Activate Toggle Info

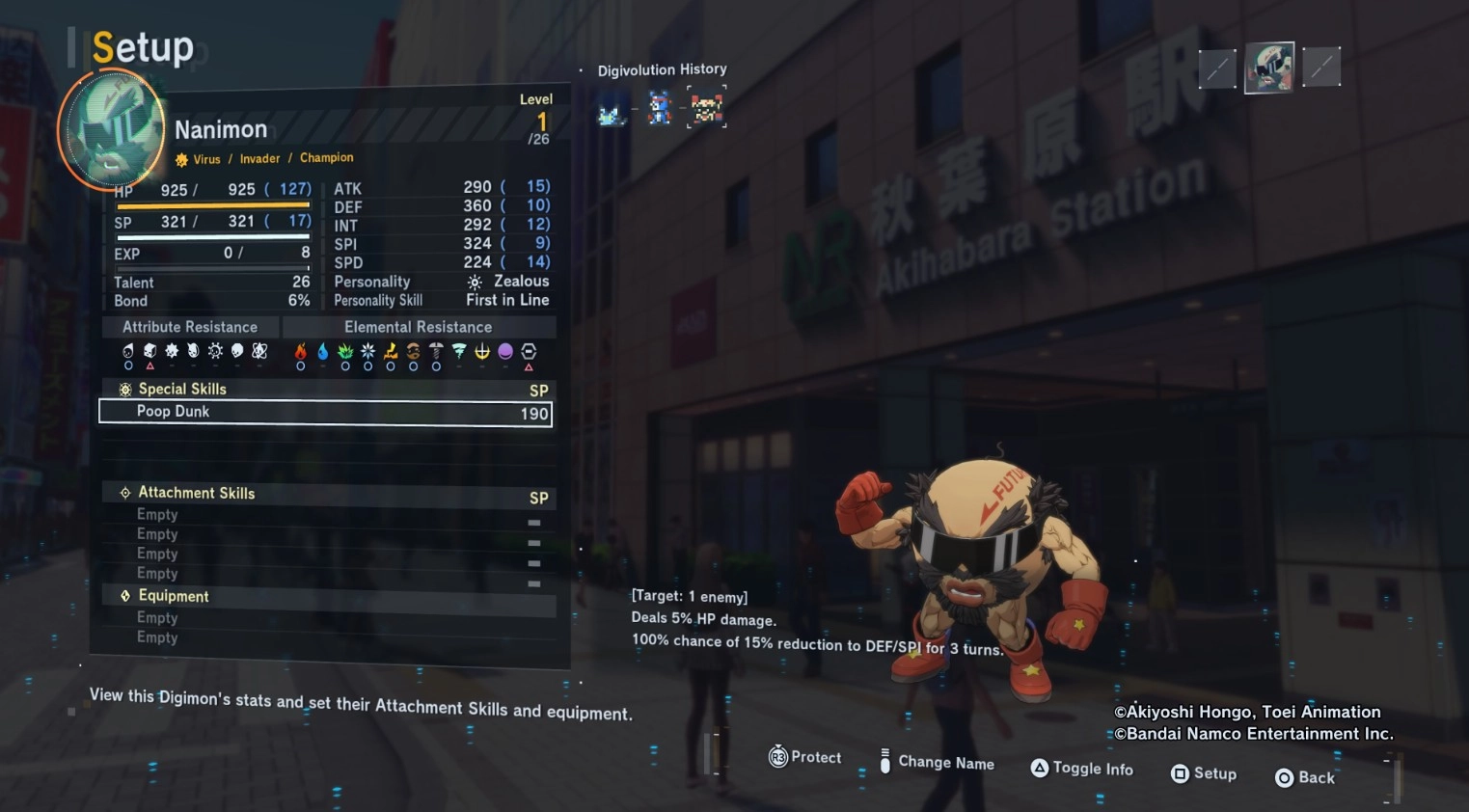click(1082, 769)
